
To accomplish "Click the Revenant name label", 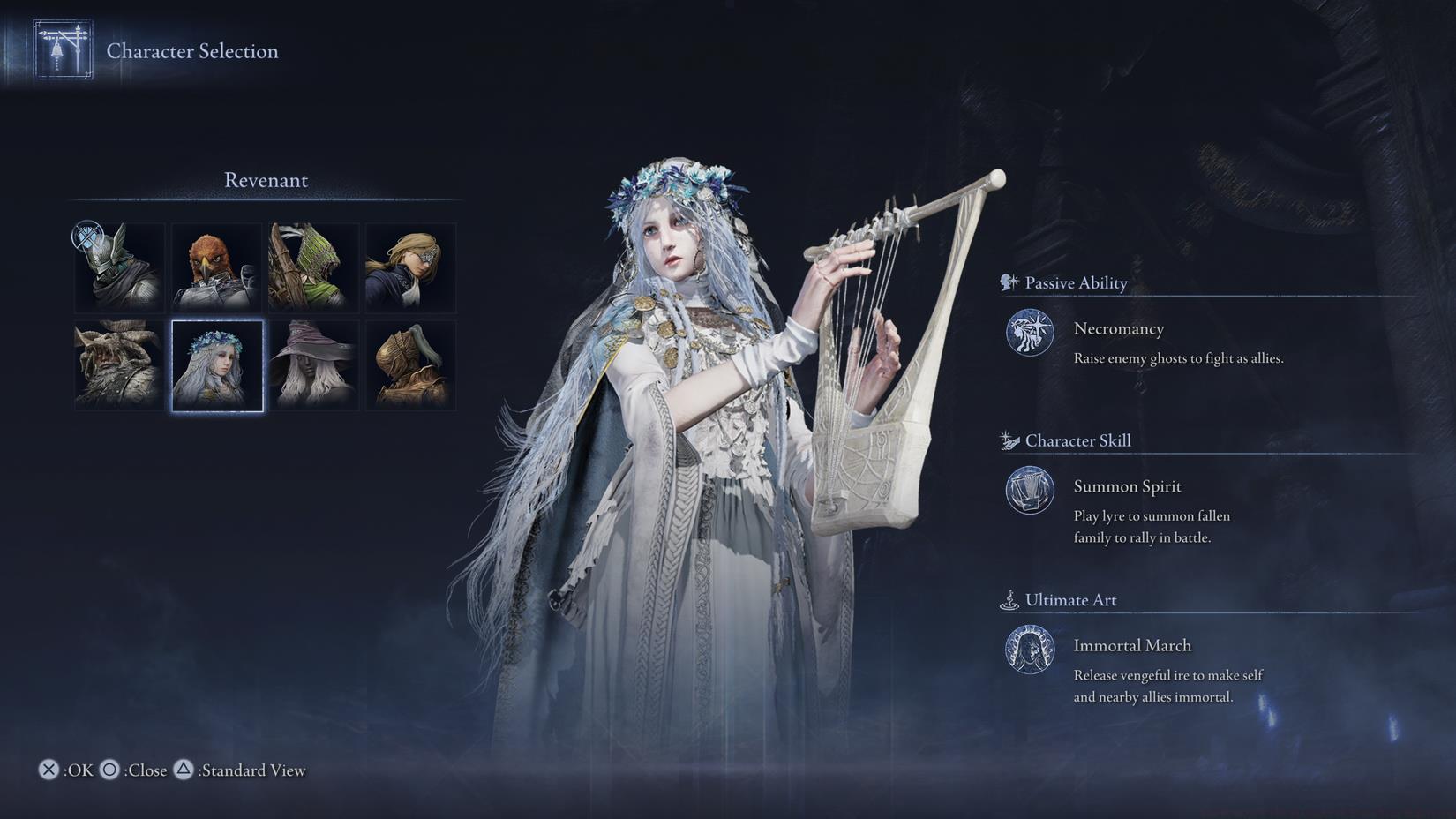I will tap(266, 180).
